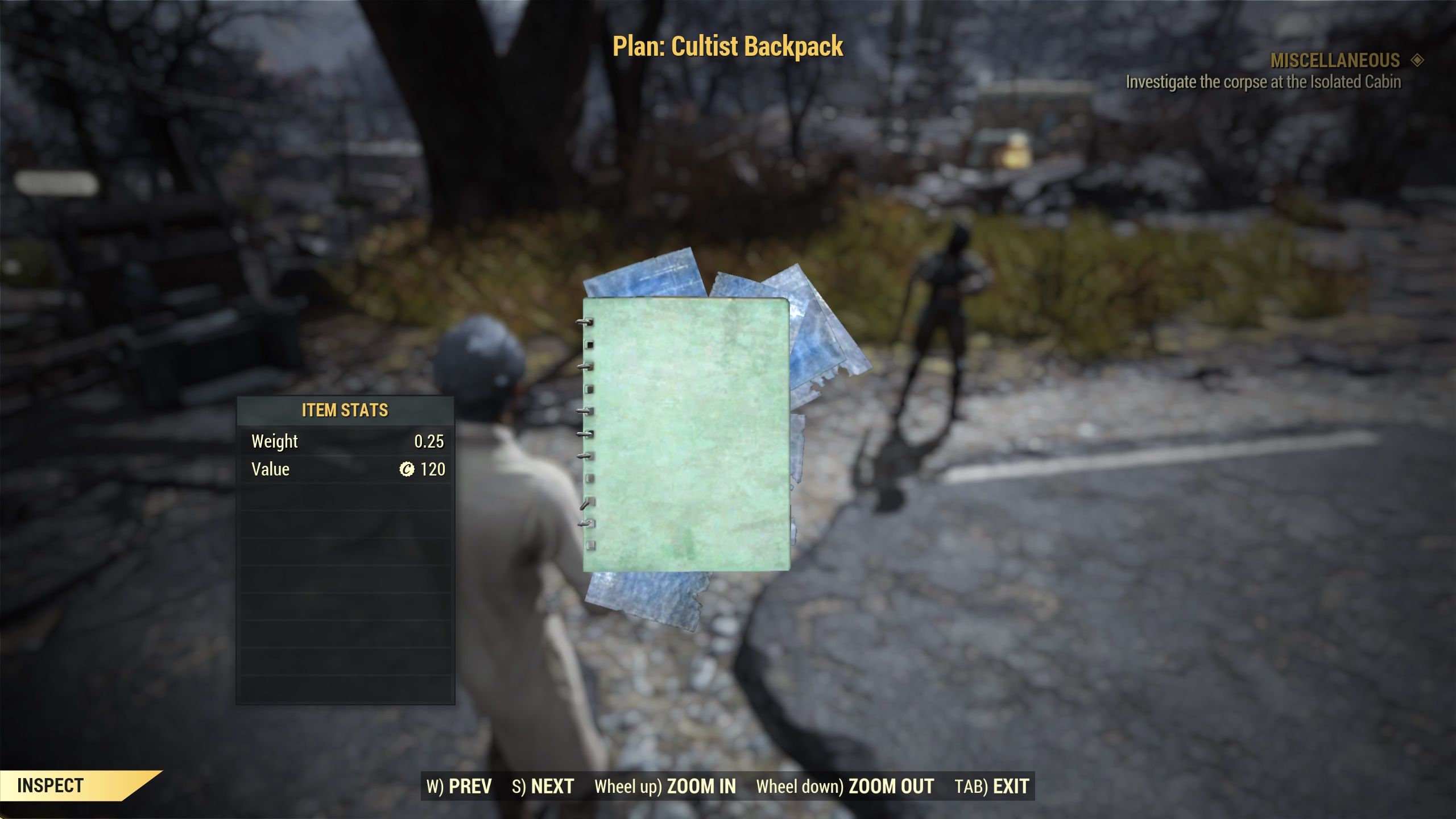Screen dimensions: 1456x819
Task: Expand the Weight stat row
Action: tap(344, 441)
